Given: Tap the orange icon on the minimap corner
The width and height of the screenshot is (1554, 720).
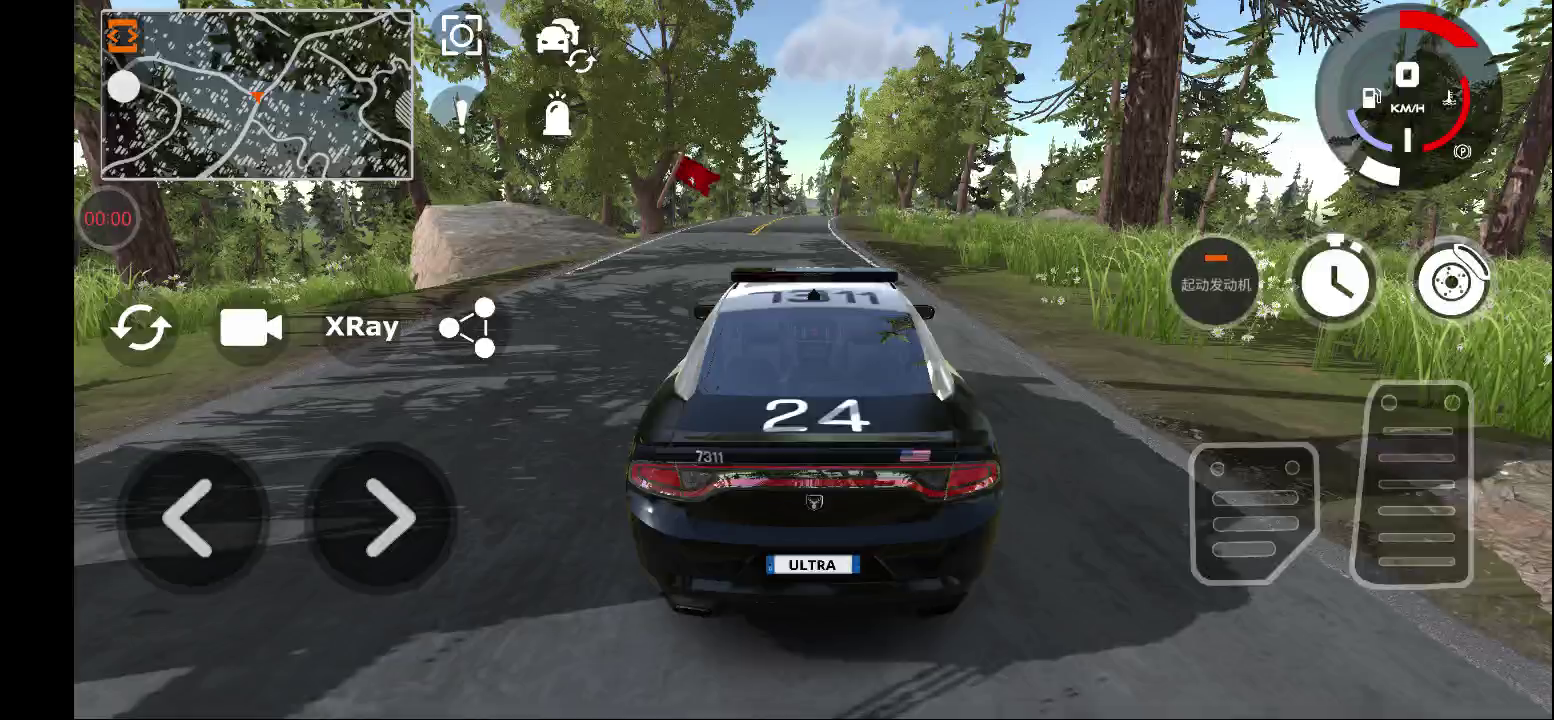Looking at the screenshot, I should [x=121, y=35].
